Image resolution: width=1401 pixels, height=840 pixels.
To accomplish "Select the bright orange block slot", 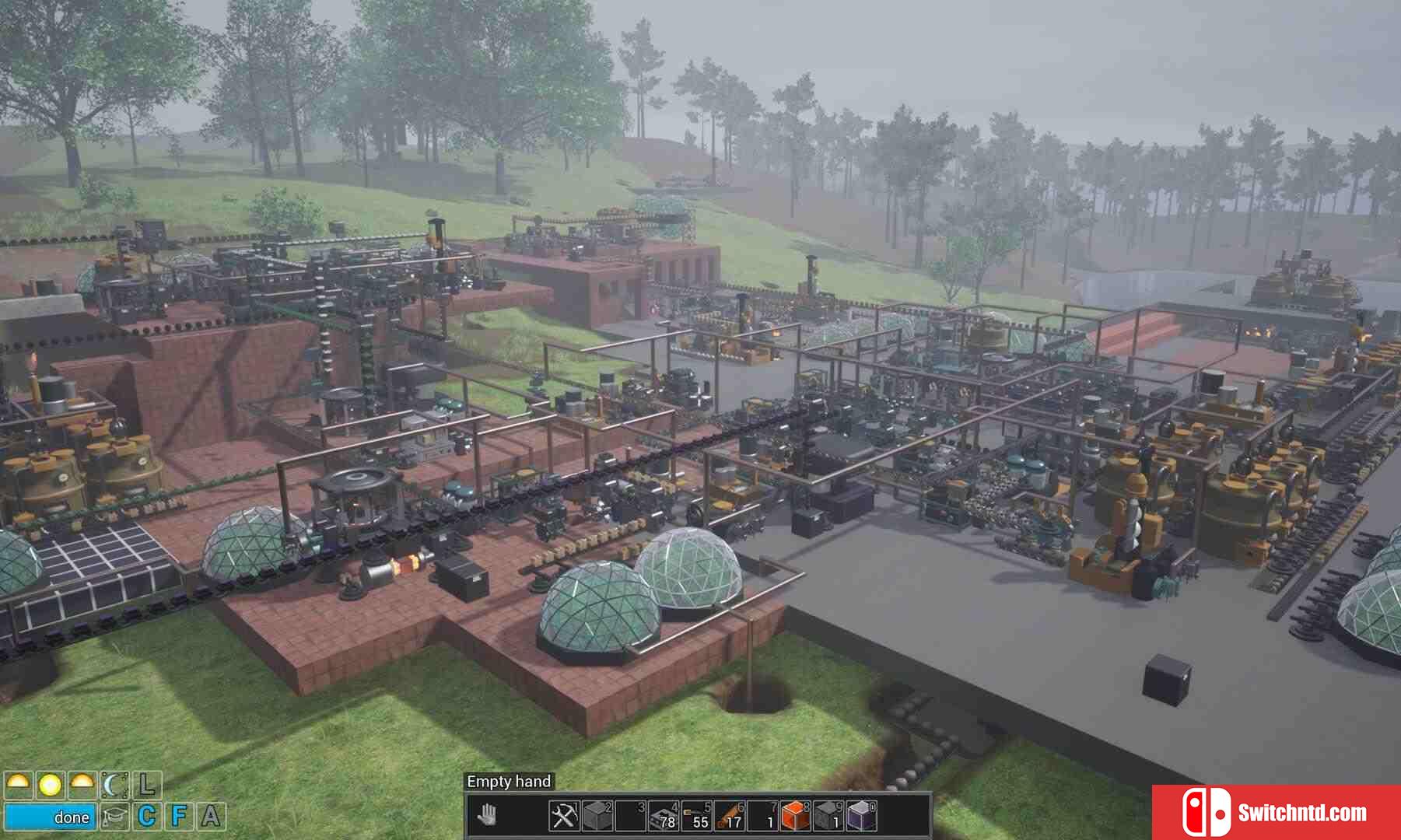I will (x=795, y=816).
